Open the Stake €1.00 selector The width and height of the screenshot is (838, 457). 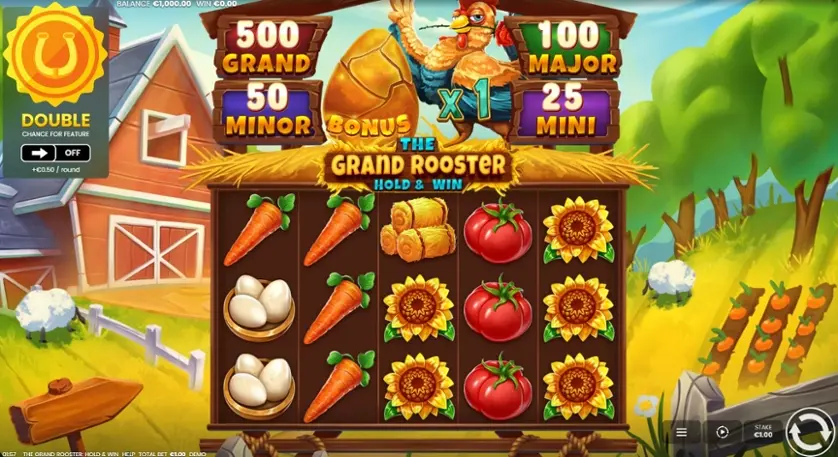(762, 432)
